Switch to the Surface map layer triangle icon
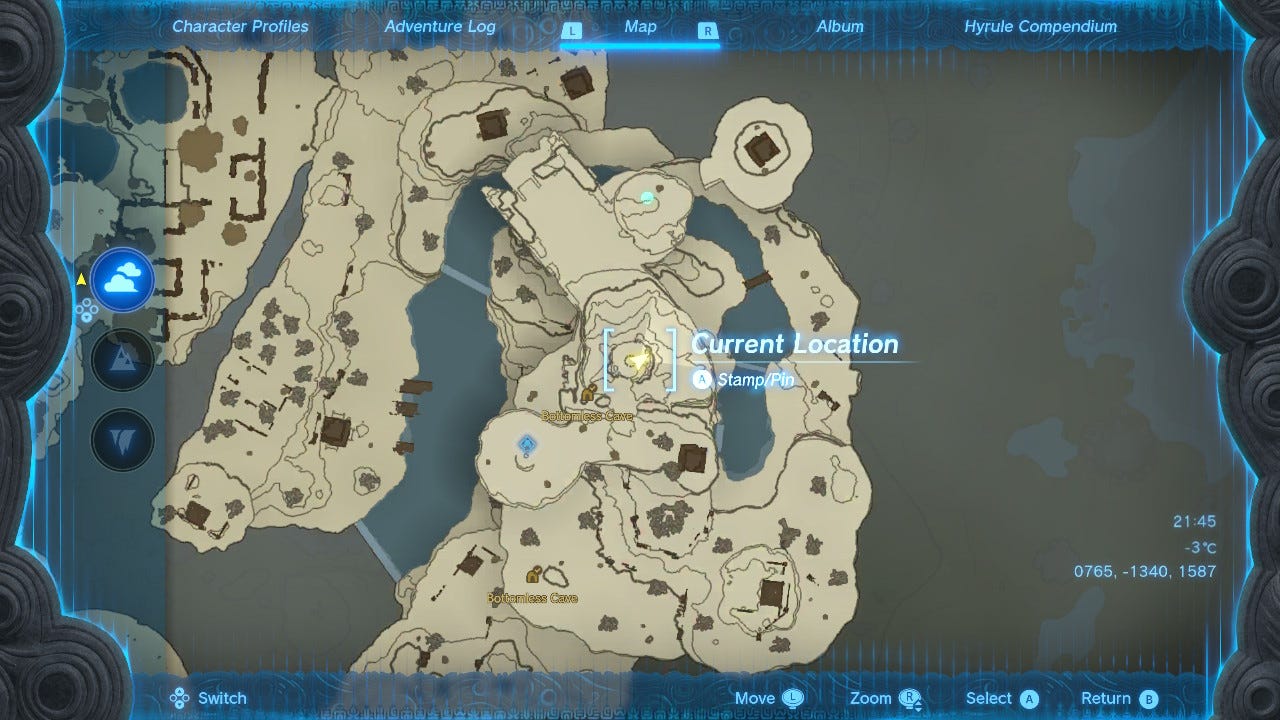The image size is (1280, 720). 121,358
